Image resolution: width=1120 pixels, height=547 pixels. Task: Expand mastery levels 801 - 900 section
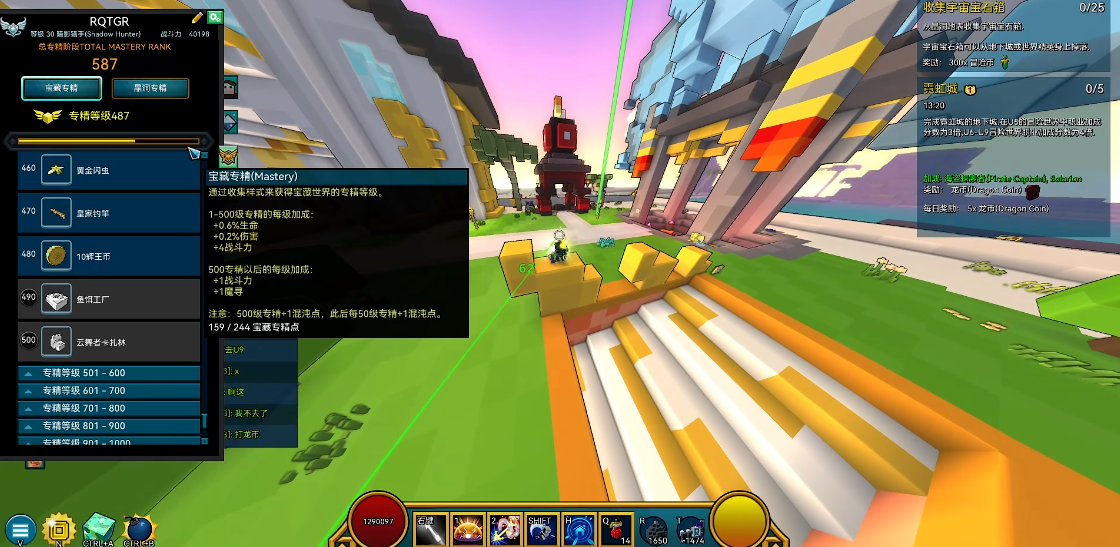[x=108, y=426]
